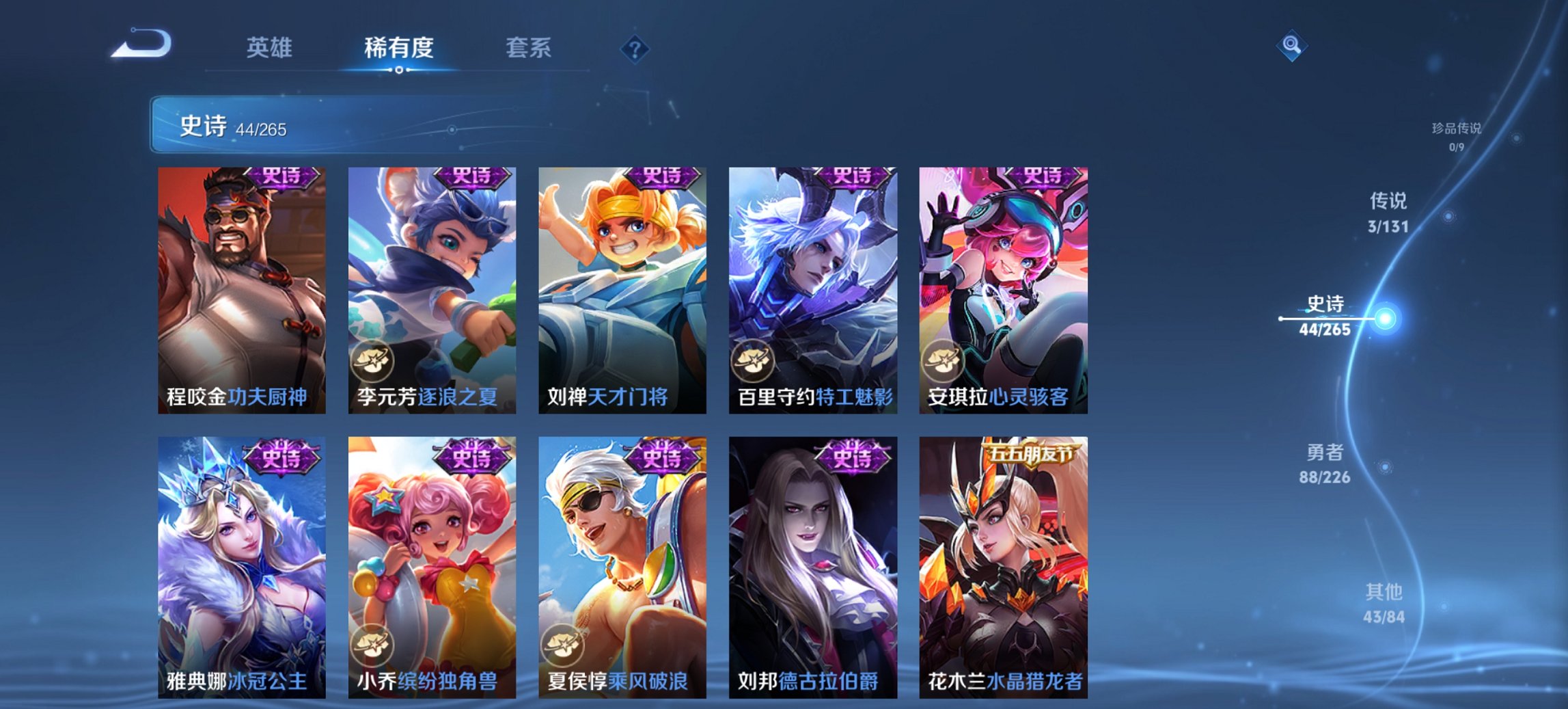This screenshot has height=709, width=1568.
Task: Switch to the 英雄 tab
Action: (x=271, y=48)
